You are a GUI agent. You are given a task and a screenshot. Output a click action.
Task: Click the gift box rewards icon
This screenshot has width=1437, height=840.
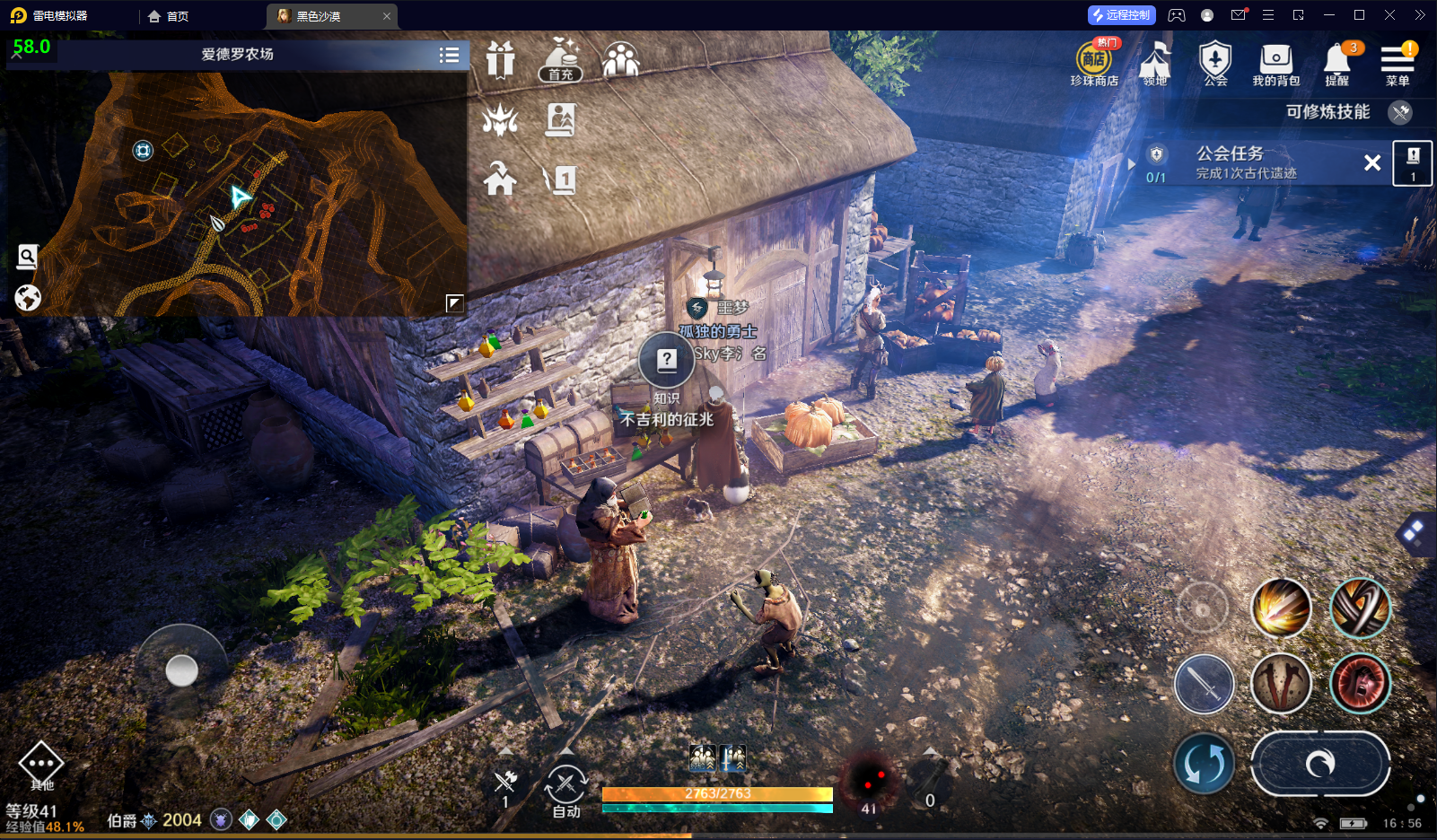[500, 61]
